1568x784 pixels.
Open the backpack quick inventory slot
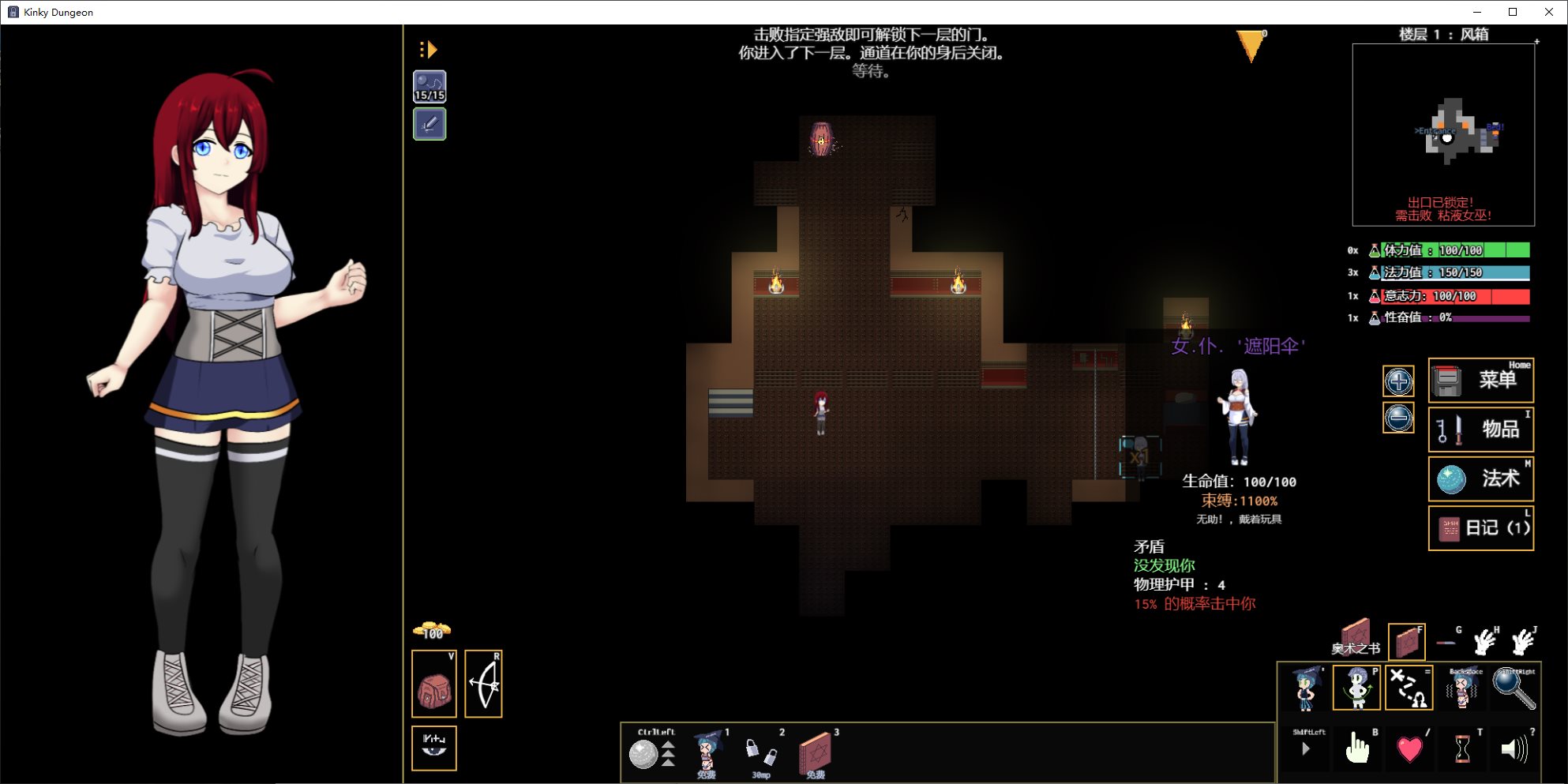[x=434, y=685]
